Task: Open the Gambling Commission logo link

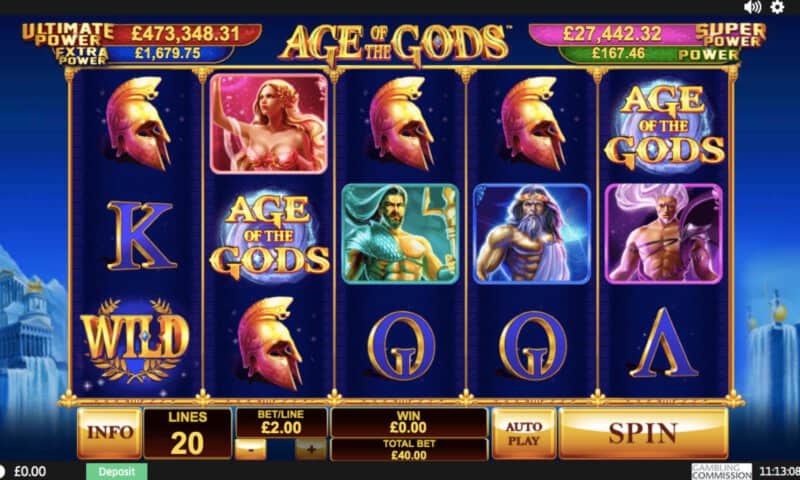Action: pyautogui.click(x=722, y=470)
